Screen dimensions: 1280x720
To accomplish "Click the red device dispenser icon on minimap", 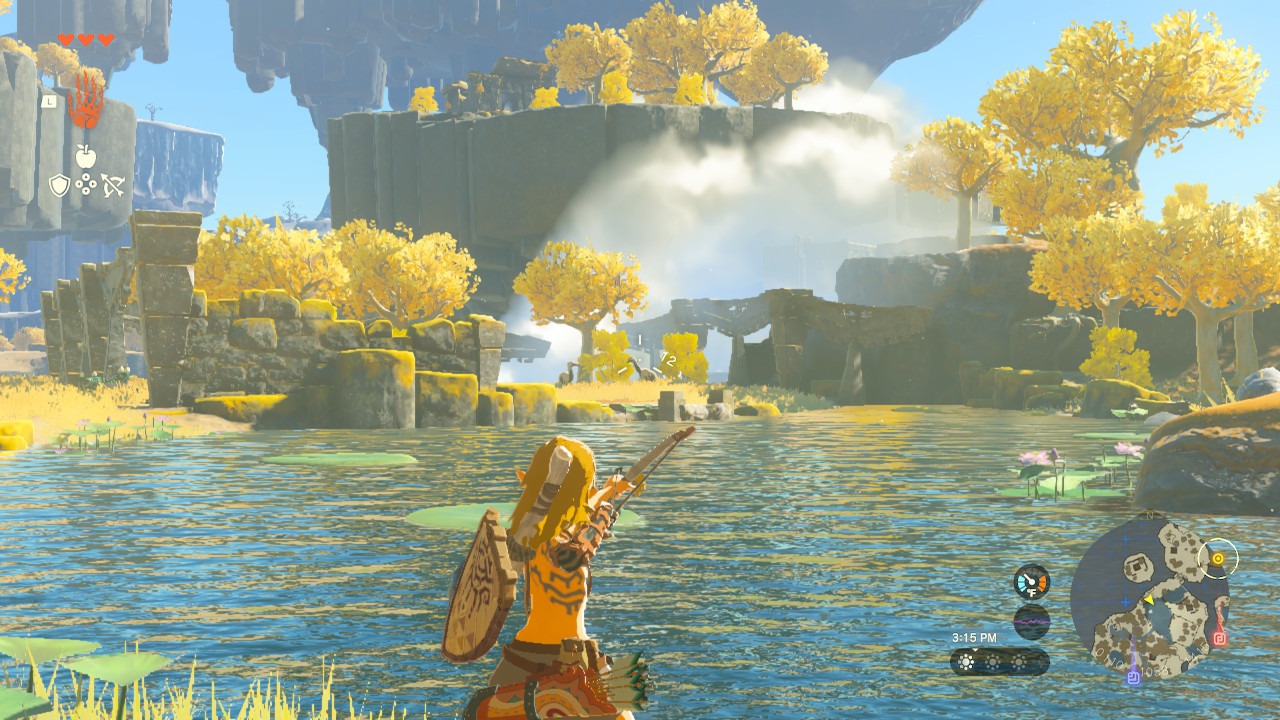I will coord(1220,639).
